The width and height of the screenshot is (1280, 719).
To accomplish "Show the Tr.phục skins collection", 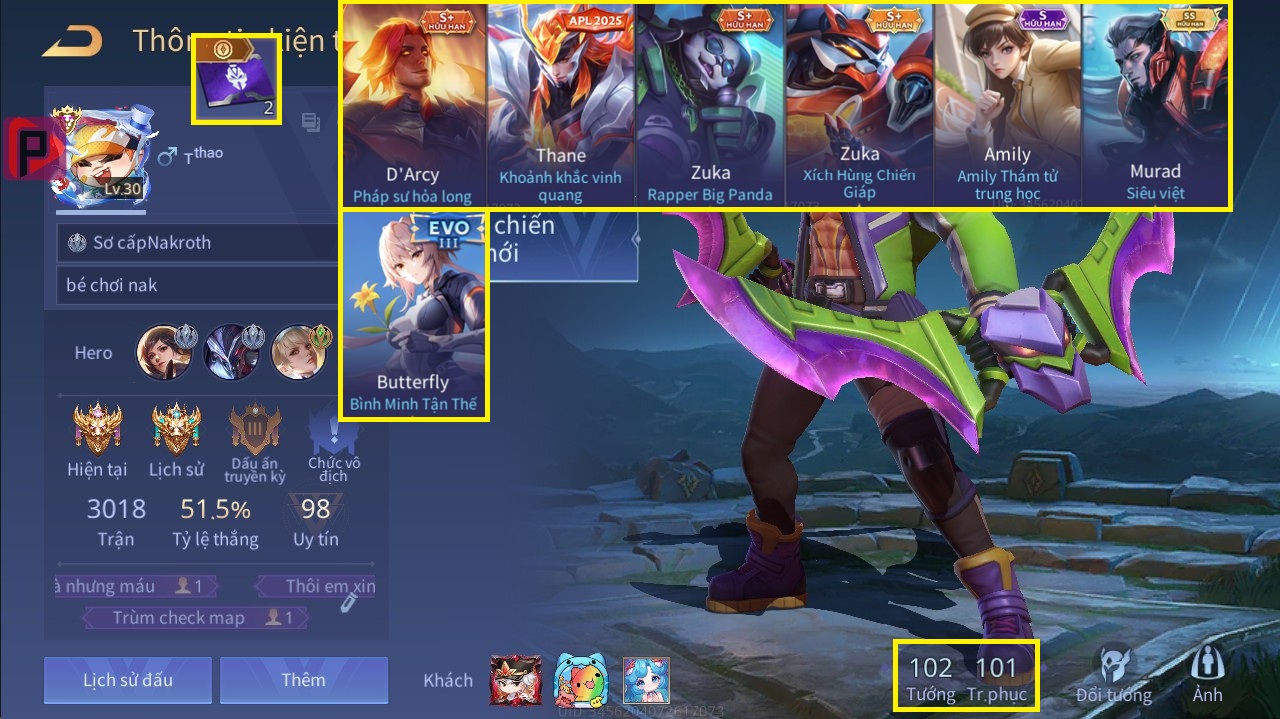I will coord(996,678).
